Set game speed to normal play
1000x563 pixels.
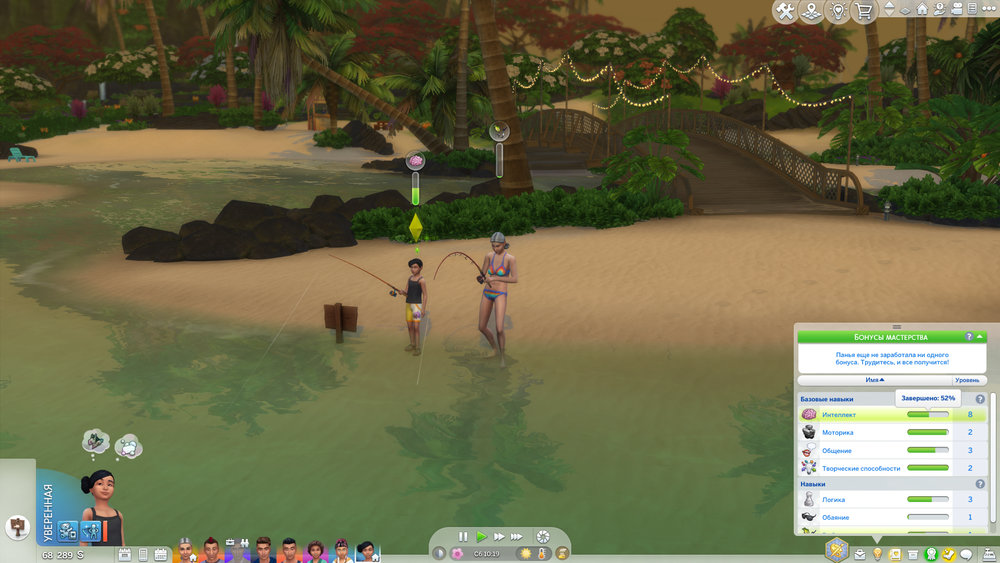481,537
